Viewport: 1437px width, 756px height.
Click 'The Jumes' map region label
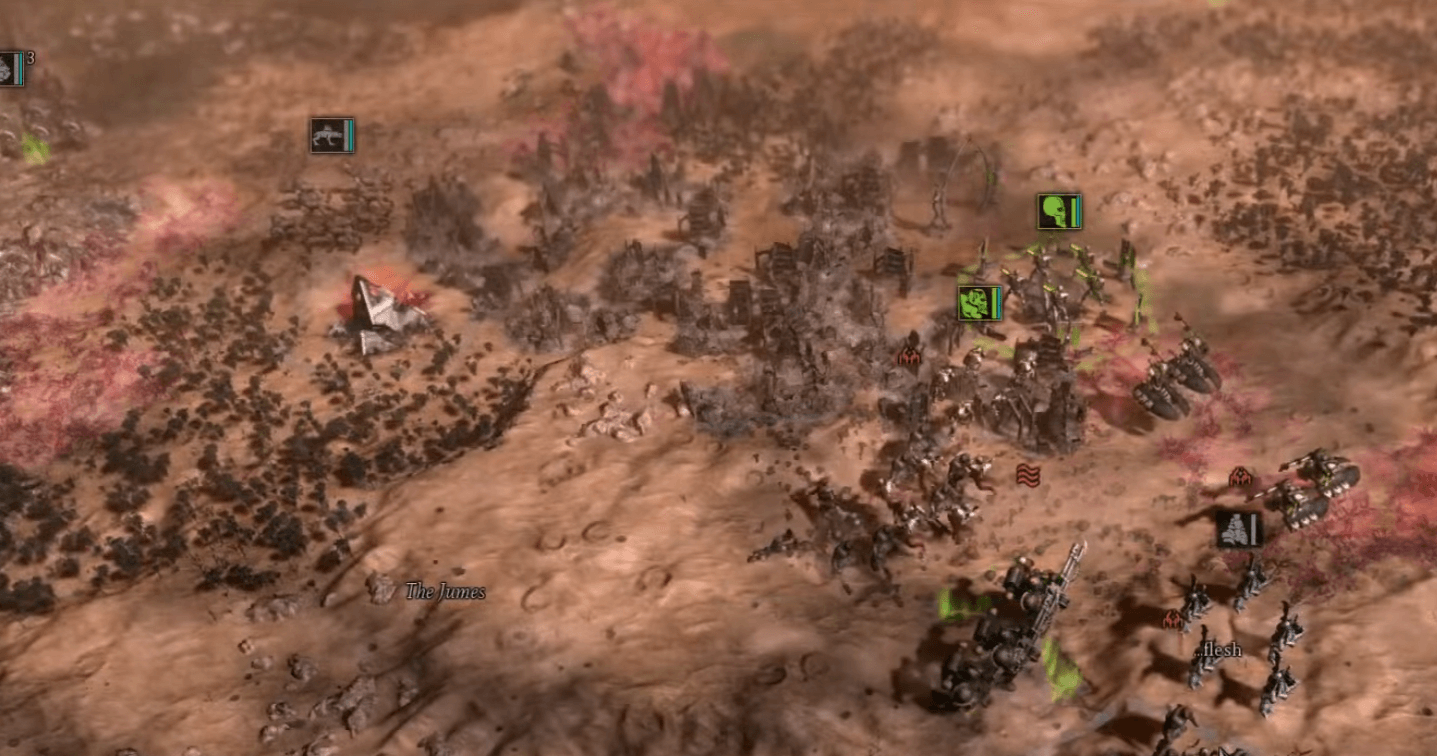(x=444, y=591)
